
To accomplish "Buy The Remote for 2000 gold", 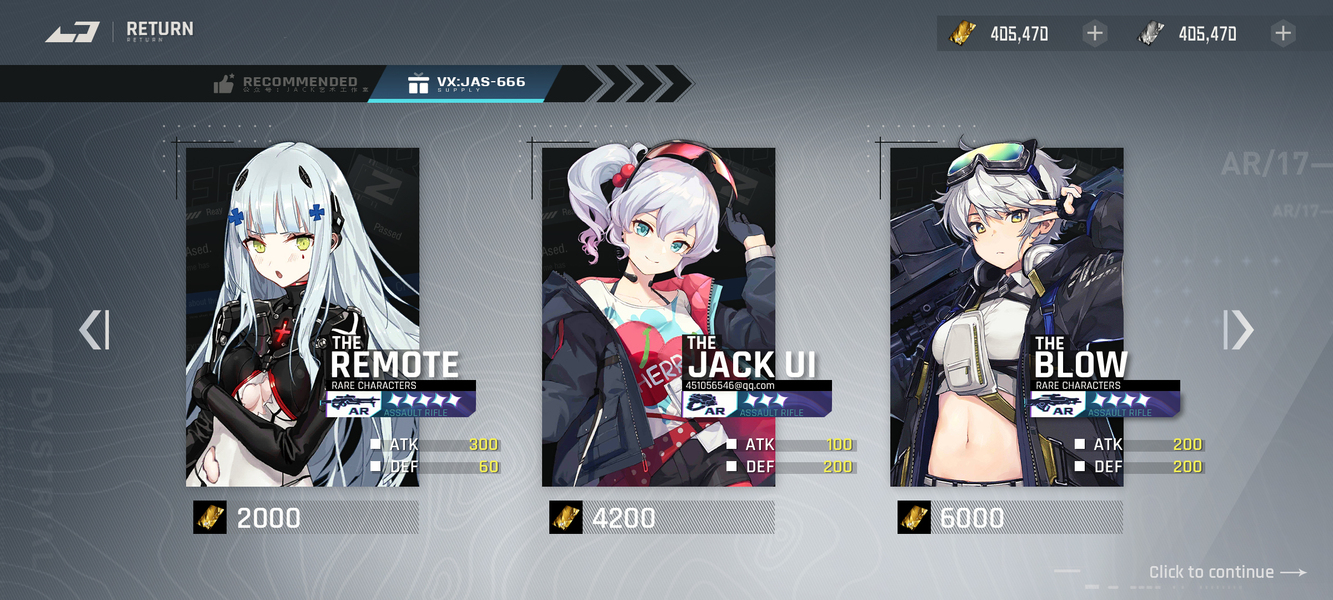I will point(305,517).
